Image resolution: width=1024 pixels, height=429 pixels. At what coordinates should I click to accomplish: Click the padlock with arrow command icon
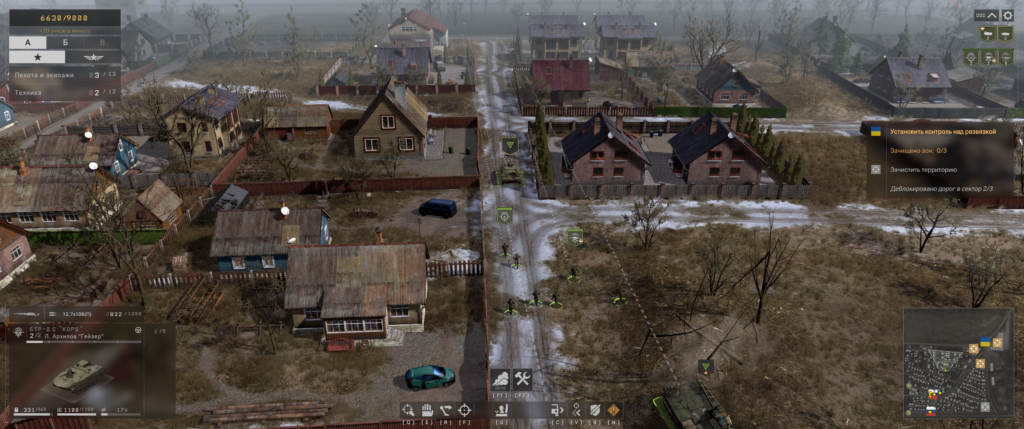click(558, 409)
